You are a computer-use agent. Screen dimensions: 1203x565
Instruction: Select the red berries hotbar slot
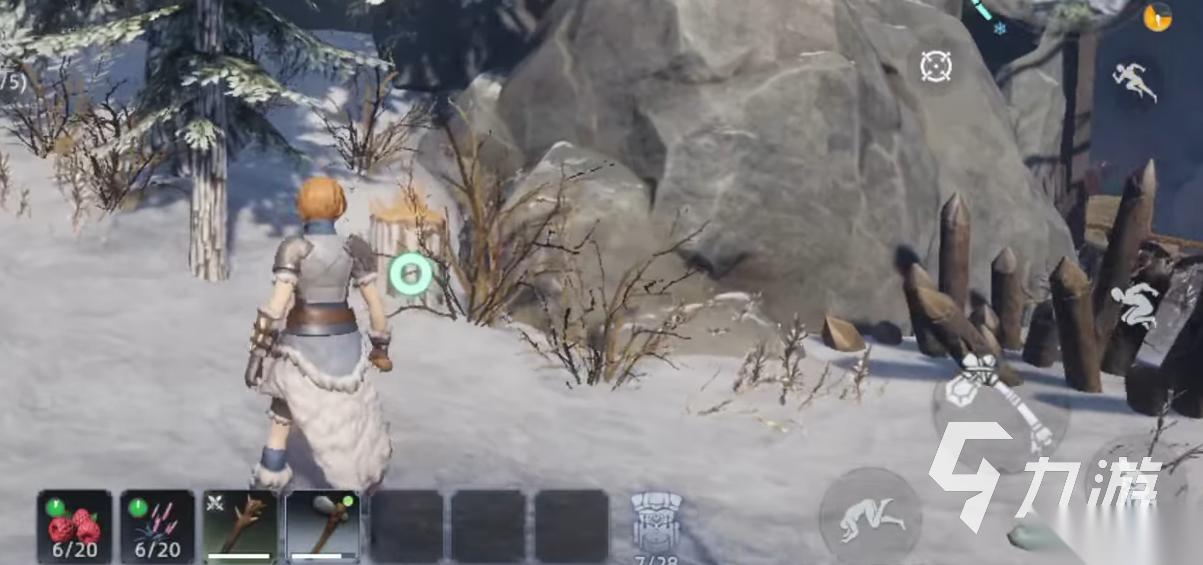74,525
